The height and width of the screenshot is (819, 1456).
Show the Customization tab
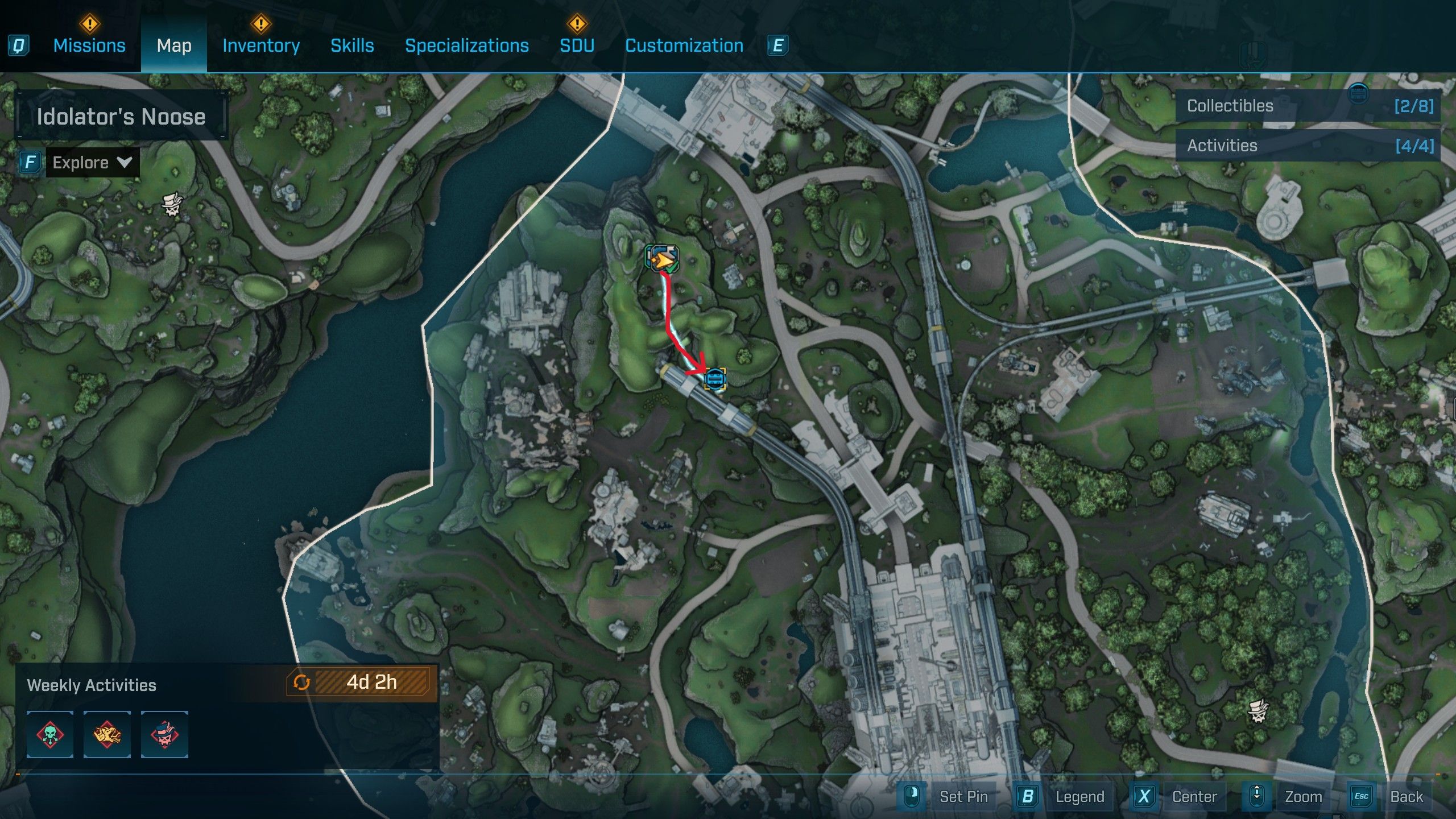(684, 45)
